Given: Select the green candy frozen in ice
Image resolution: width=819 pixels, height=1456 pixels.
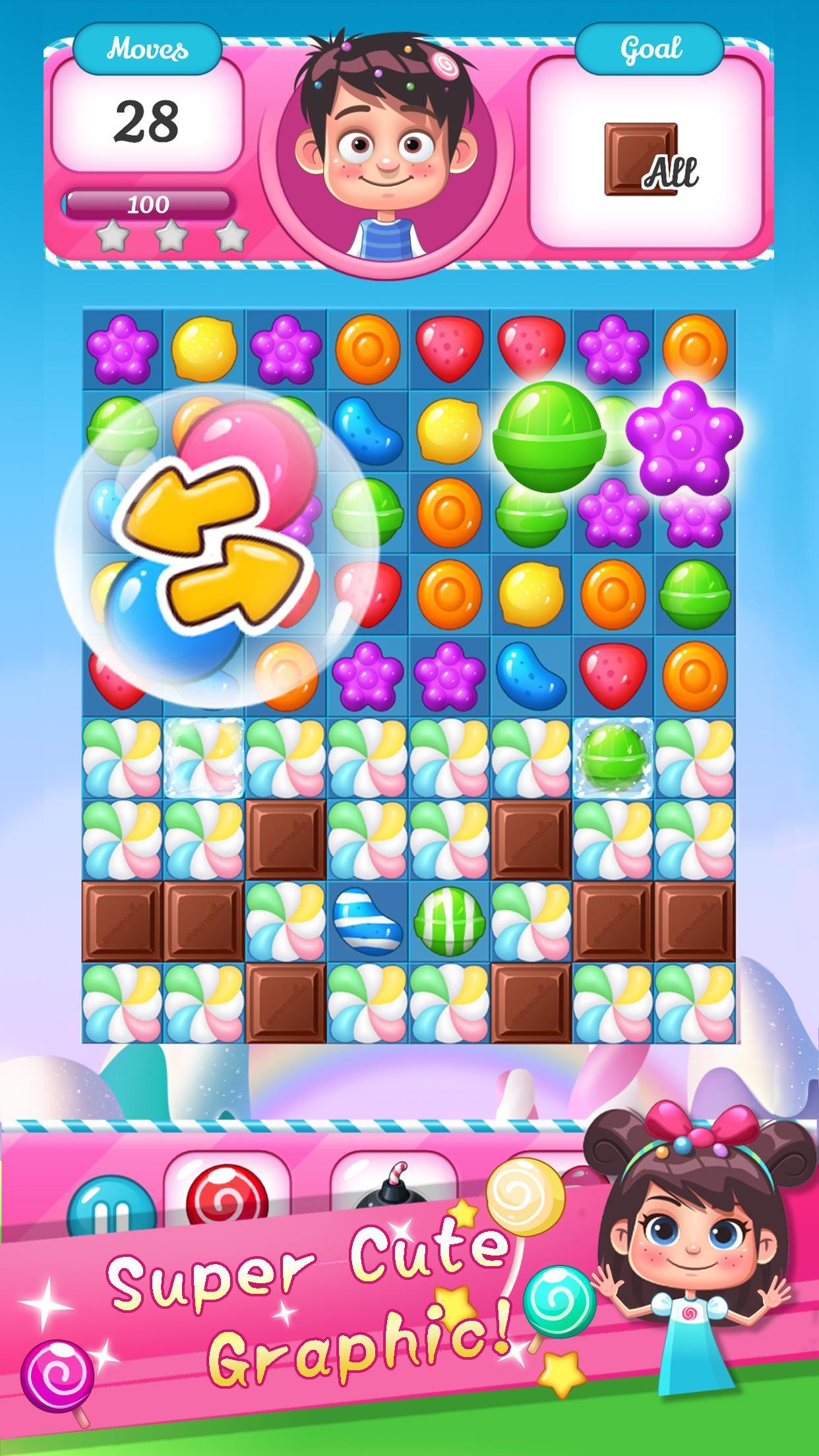Looking at the screenshot, I should [x=613, y=757].
